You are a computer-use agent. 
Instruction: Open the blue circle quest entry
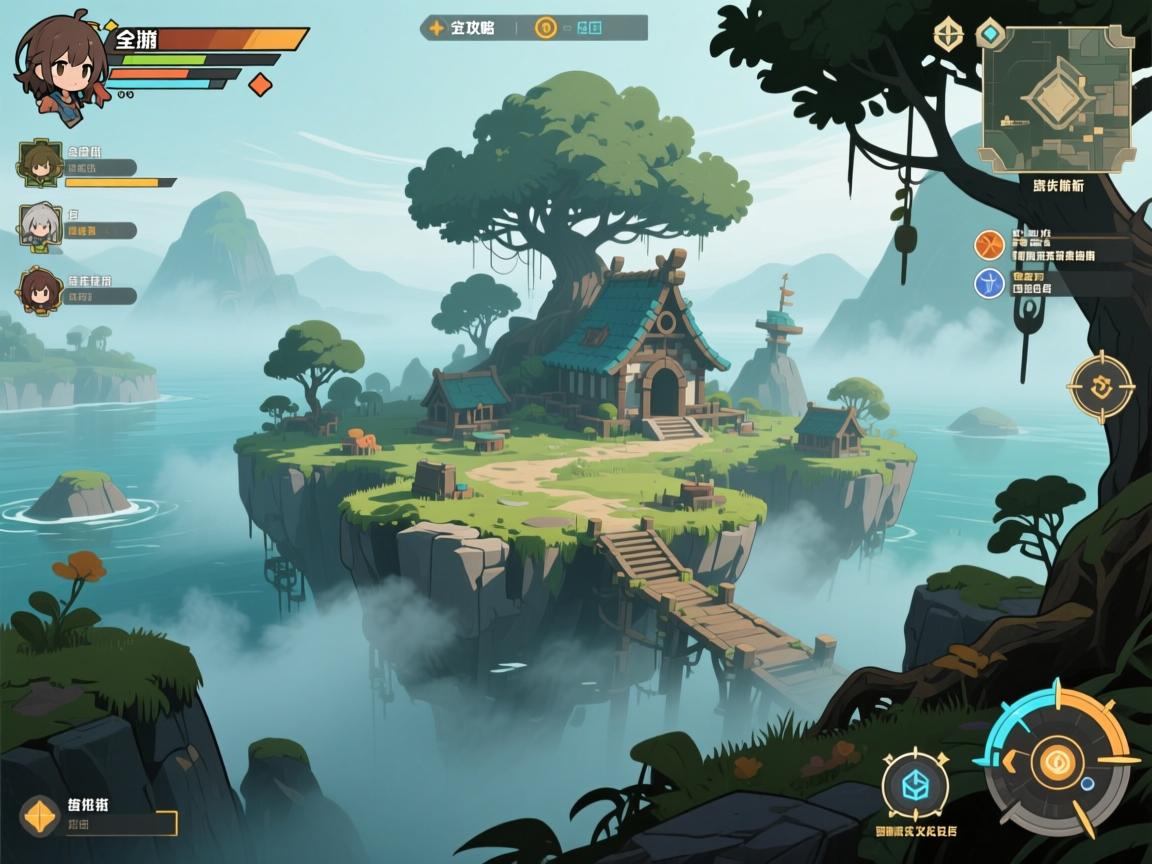(989, 282)
